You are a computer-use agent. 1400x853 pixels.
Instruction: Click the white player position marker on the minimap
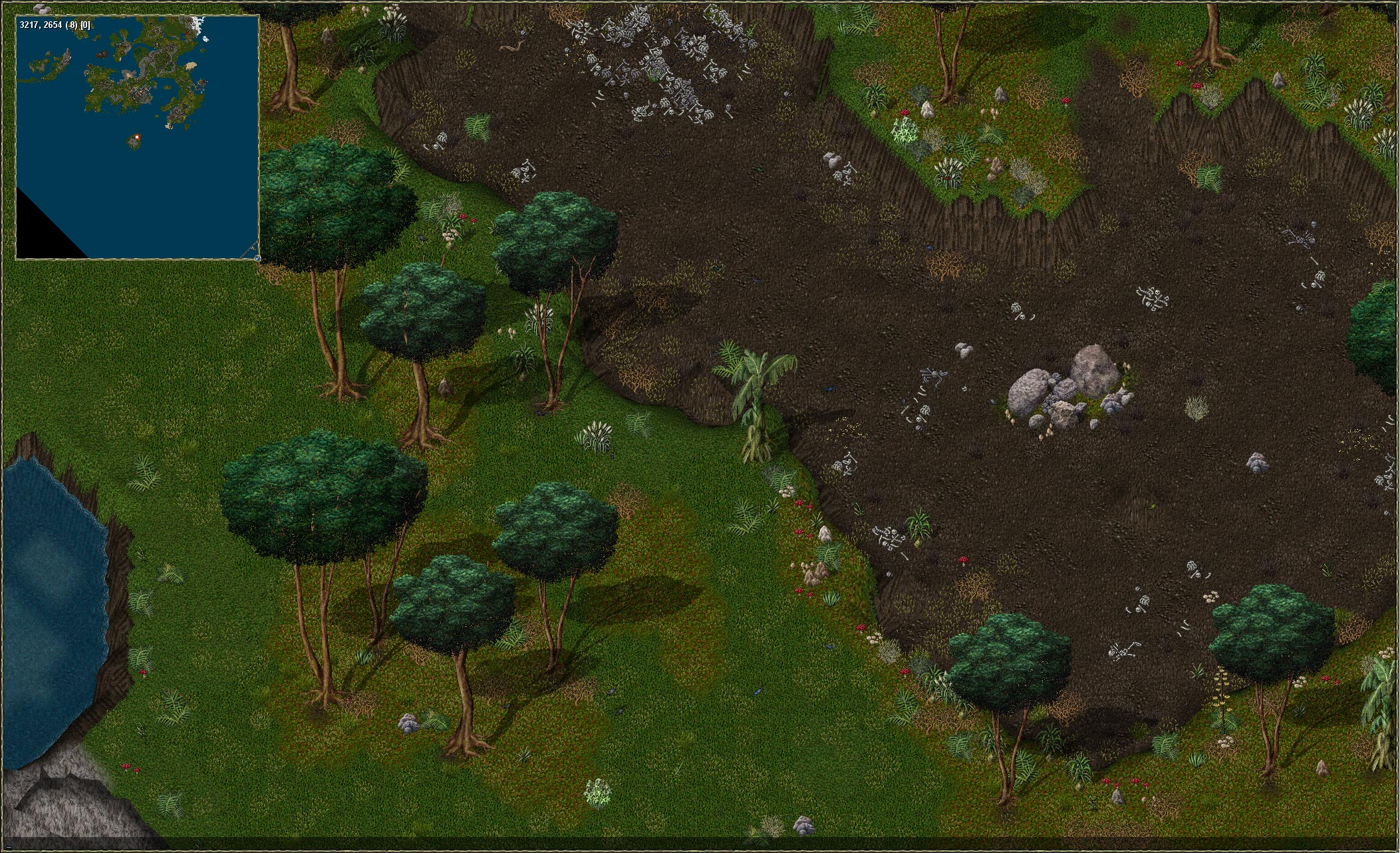coord(136,137)
